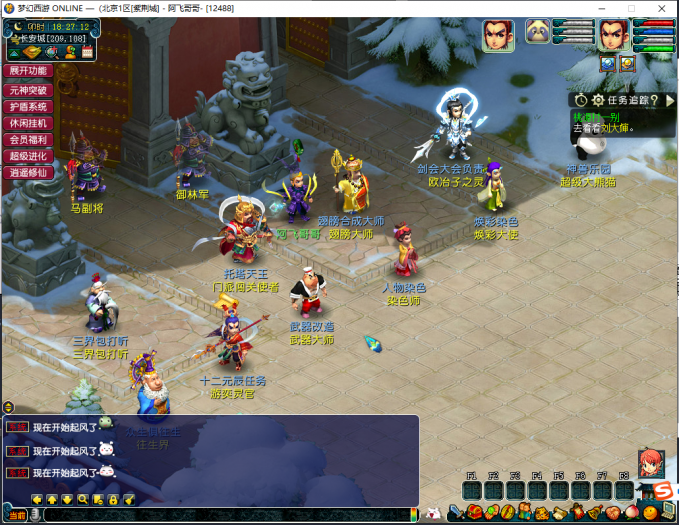Image resolution: width=679 pixels, height=525 pixels.
Task: Click the 任务追踪 quest tracker header
Action: click(626, 100)
